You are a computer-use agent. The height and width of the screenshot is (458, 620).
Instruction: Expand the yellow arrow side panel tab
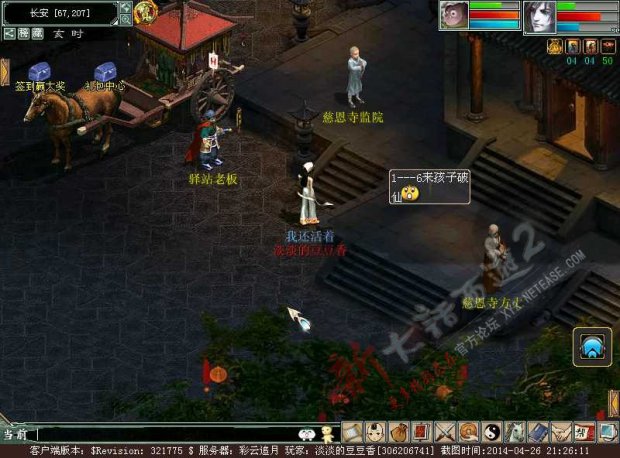click(4, 72)
